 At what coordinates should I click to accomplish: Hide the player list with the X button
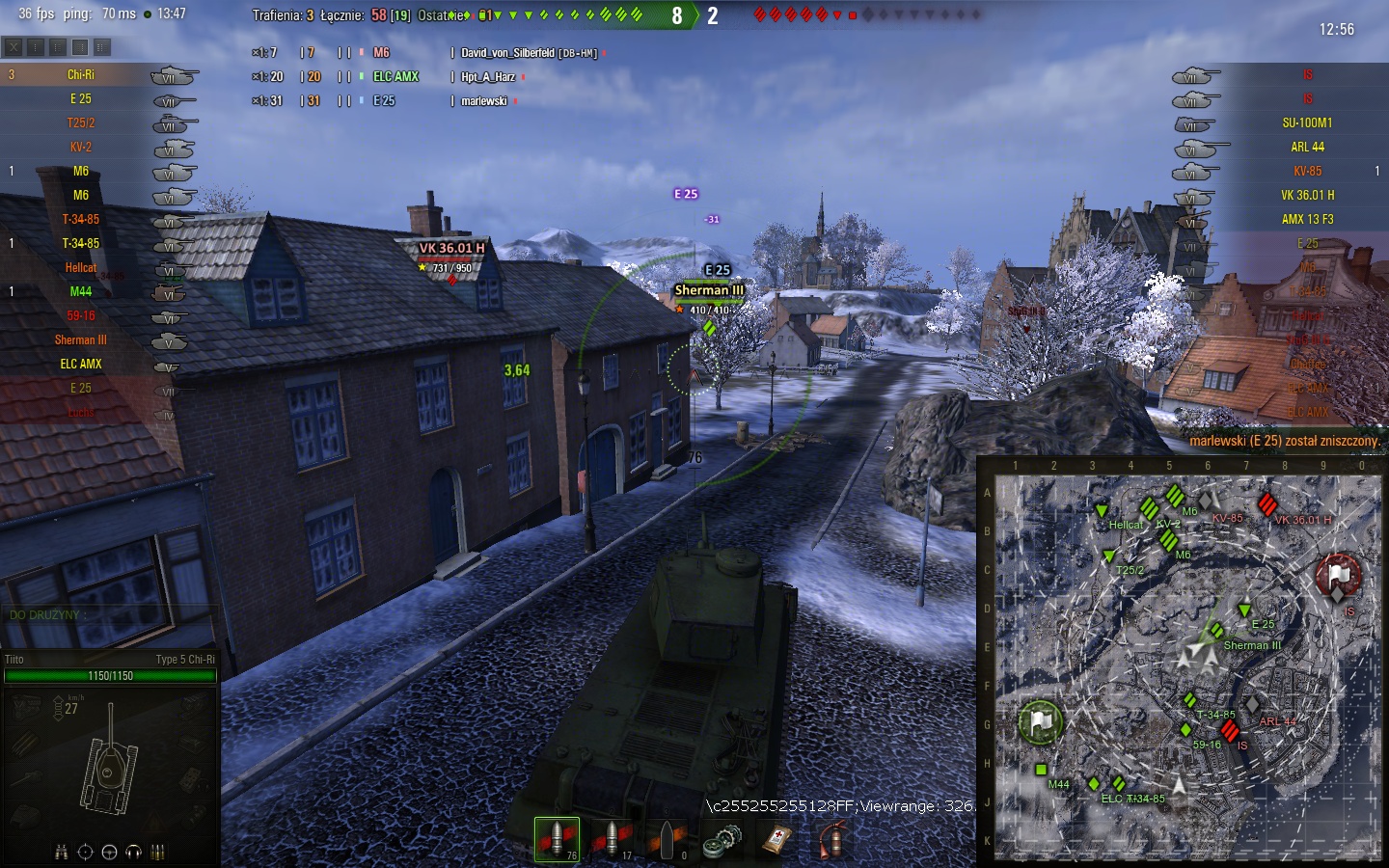tap(14, 46)
